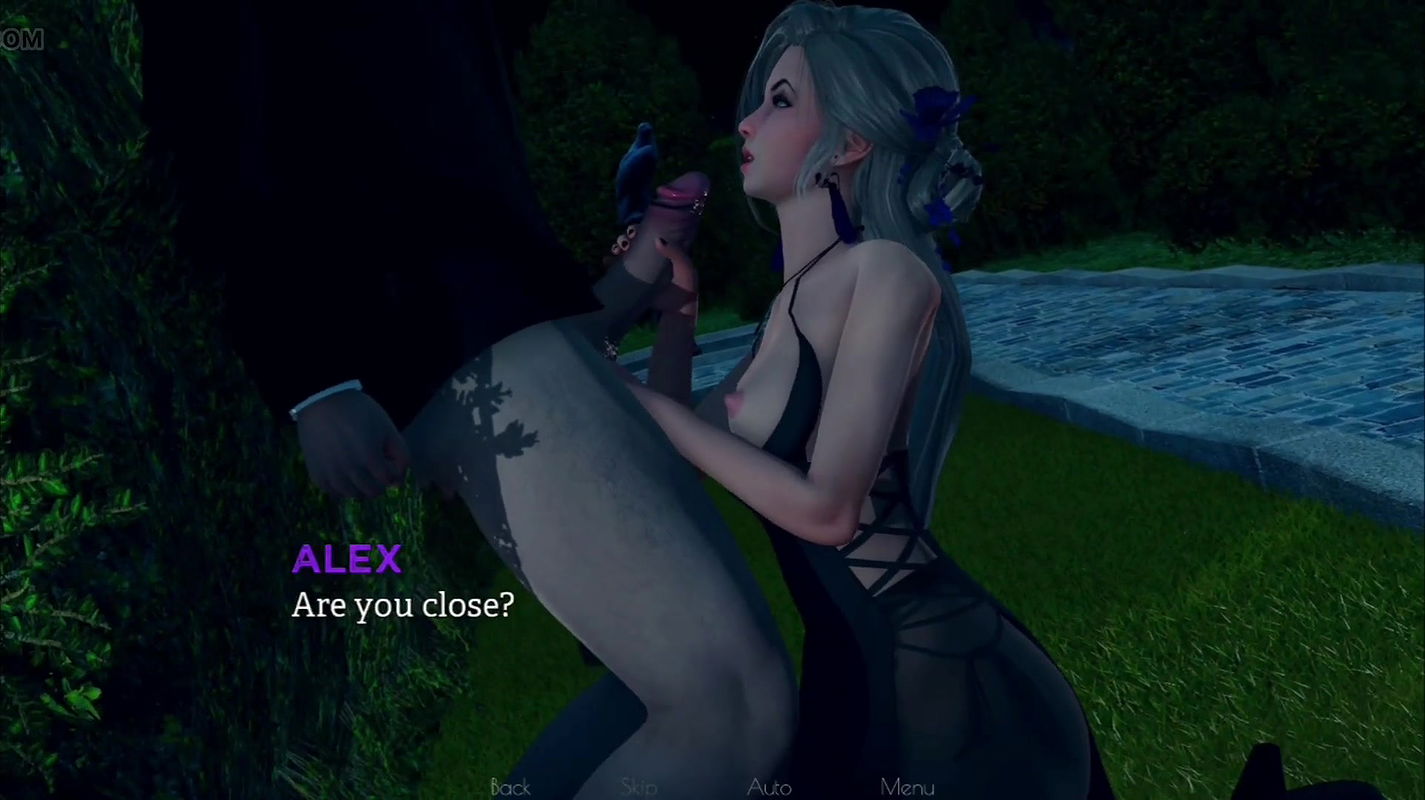Click the dialogue line 'Are you close?'
1425x800 pixels.
[x=404, y=605]
